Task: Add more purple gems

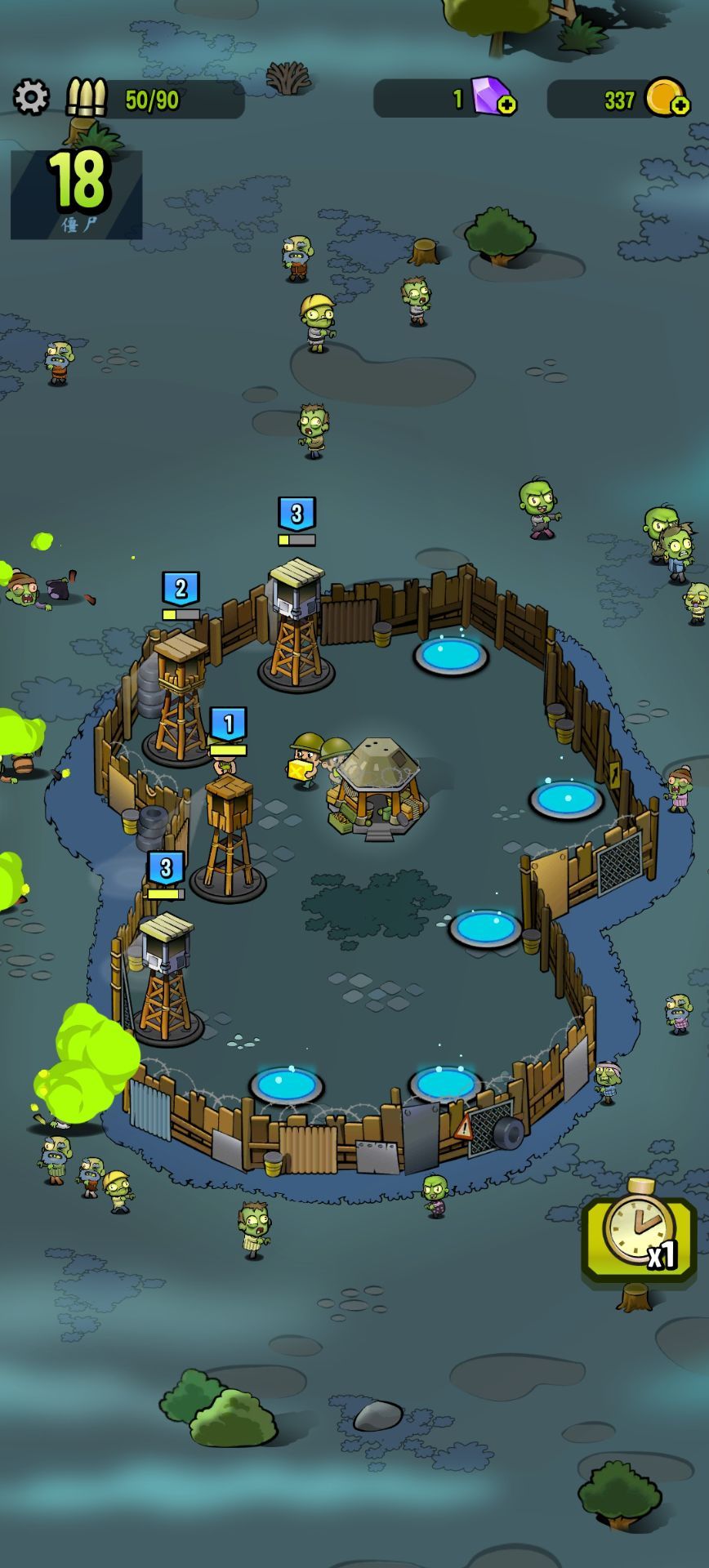Action: click(x=506, y=105)
